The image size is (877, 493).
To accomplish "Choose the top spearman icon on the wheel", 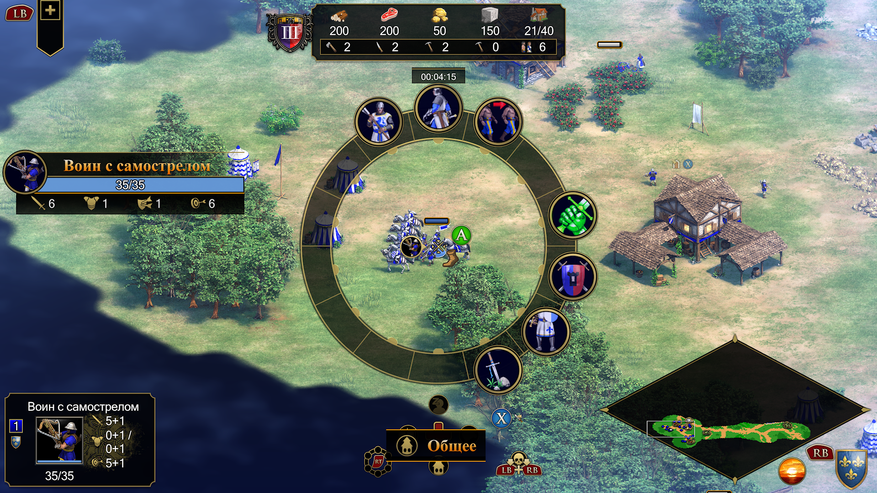I will pos(438,108).
